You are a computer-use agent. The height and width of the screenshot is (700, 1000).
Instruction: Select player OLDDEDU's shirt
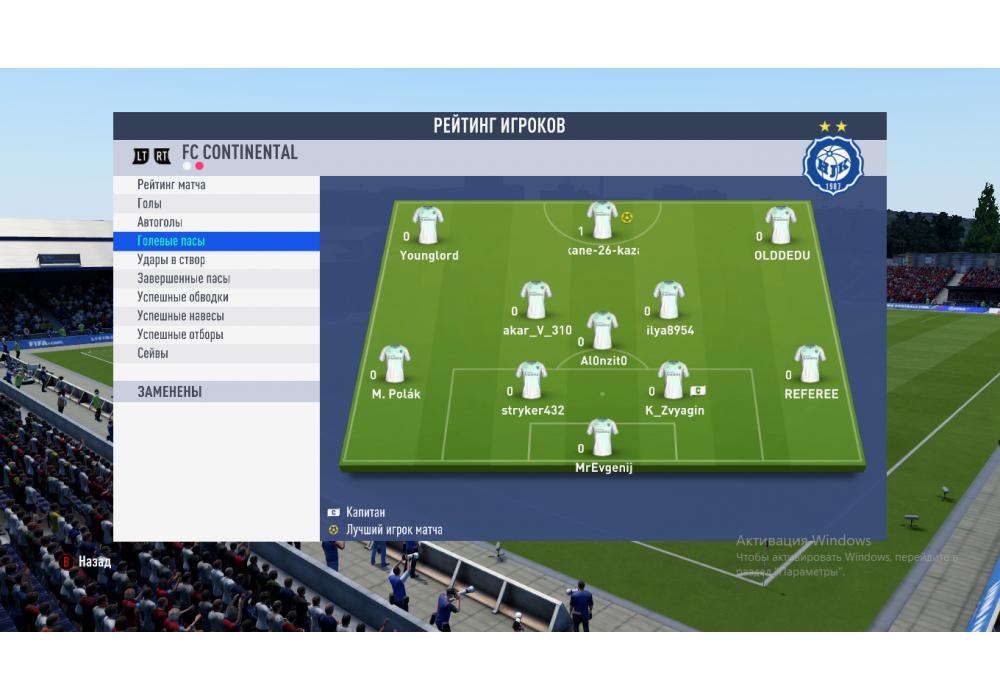[x=780, y=225]
